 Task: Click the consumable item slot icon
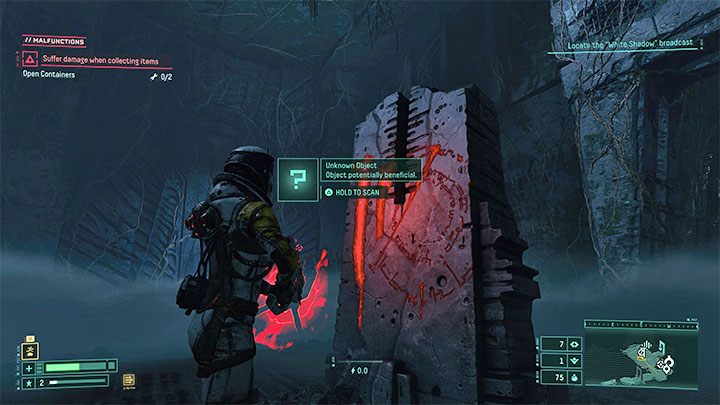[x=130, y=381]
